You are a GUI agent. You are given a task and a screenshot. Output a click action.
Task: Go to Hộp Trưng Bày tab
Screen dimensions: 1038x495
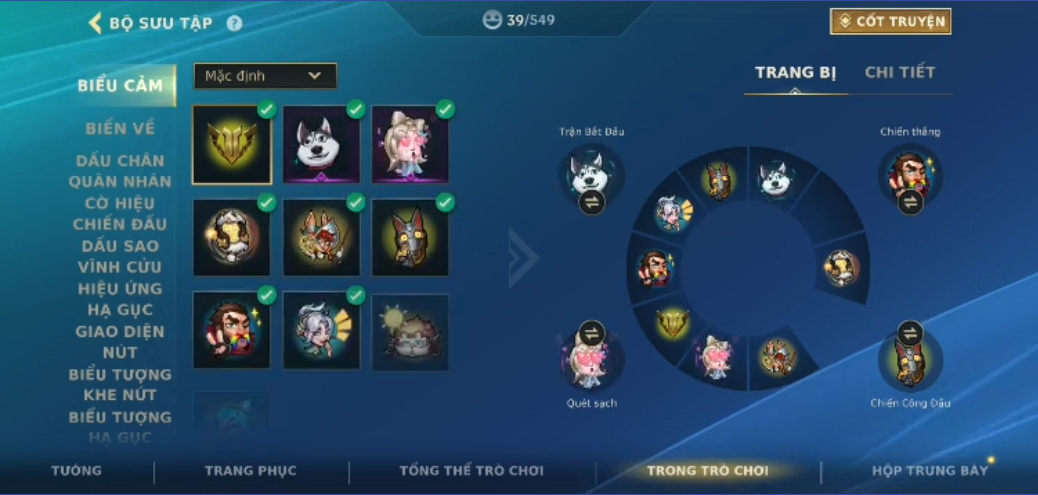(x=929, y=471)
